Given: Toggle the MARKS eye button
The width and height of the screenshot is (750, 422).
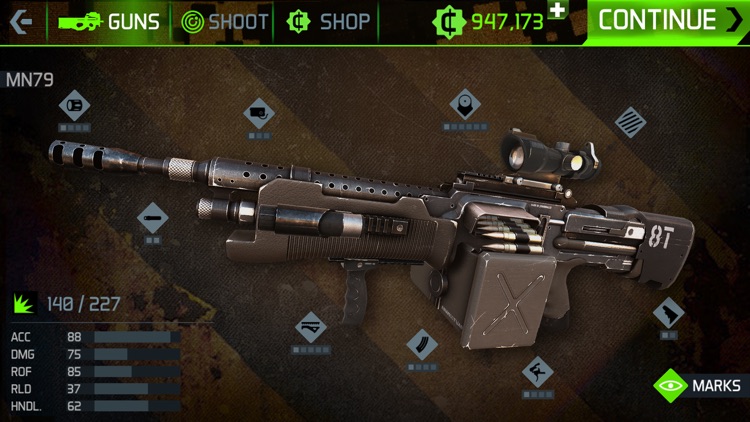Looking at the screenshot, I should 699,385.
